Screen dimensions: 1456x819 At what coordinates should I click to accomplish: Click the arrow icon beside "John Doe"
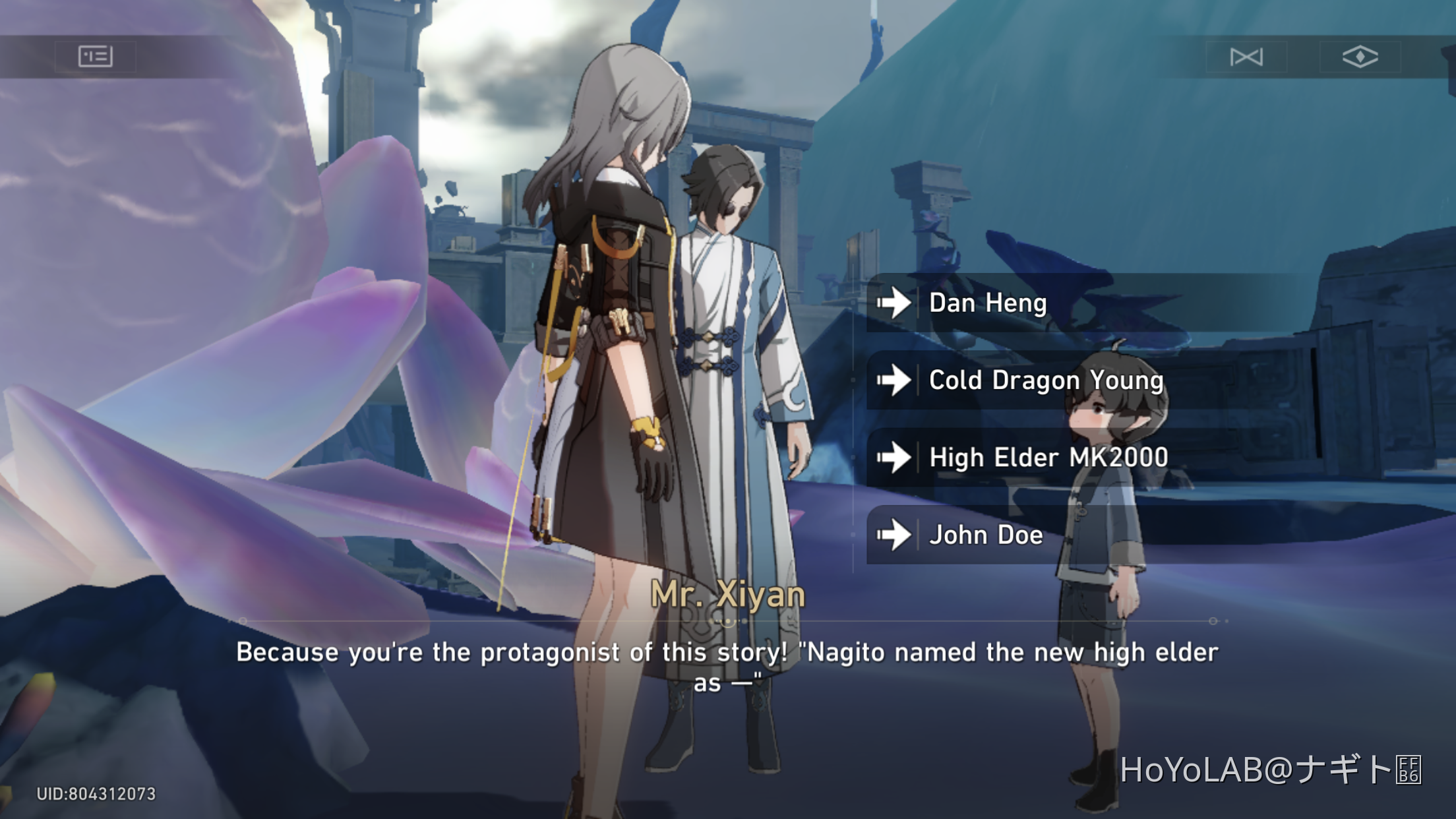coord(894,535)
